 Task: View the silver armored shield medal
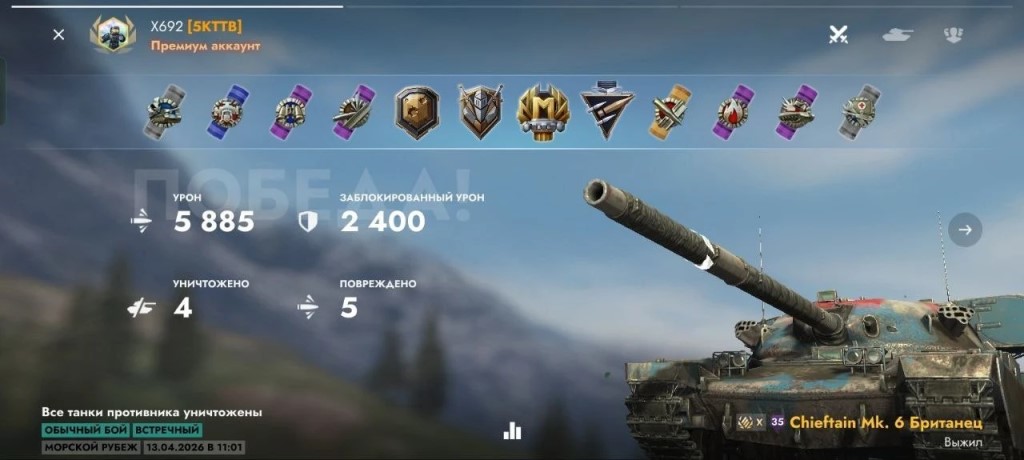[x=480, y=111]
